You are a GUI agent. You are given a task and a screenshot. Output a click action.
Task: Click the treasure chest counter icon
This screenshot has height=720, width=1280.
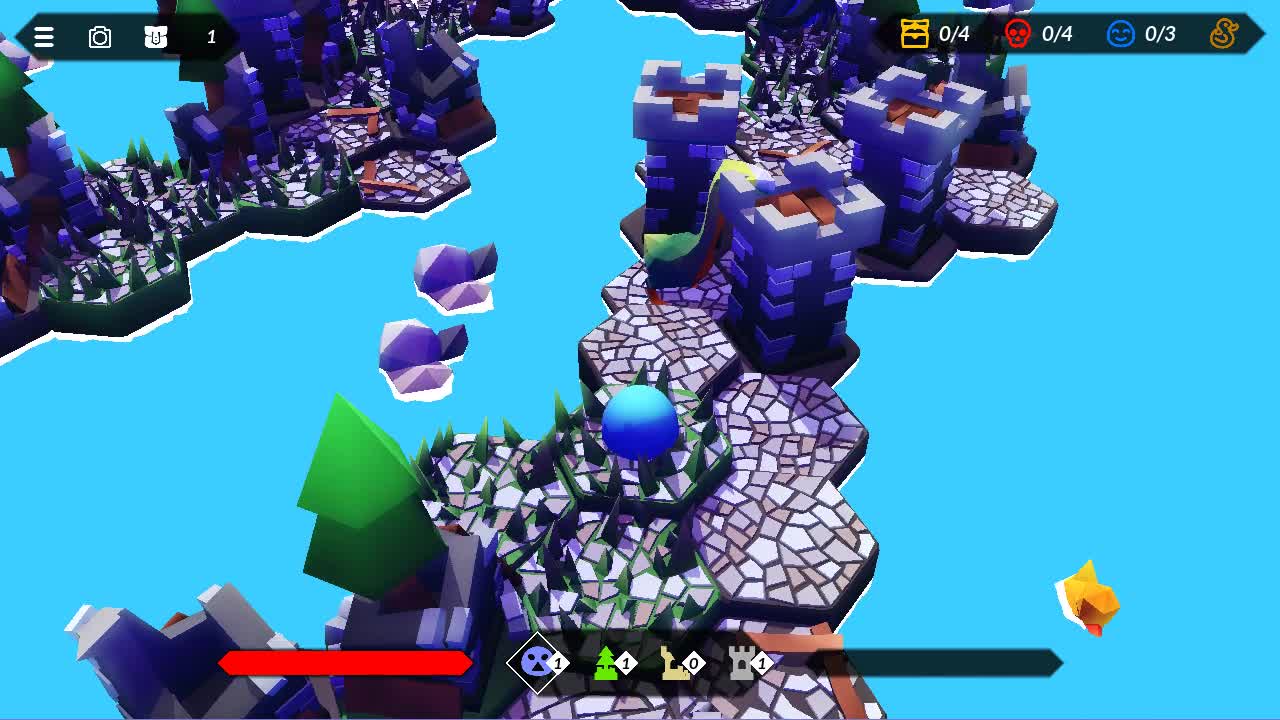coord(914,33)
